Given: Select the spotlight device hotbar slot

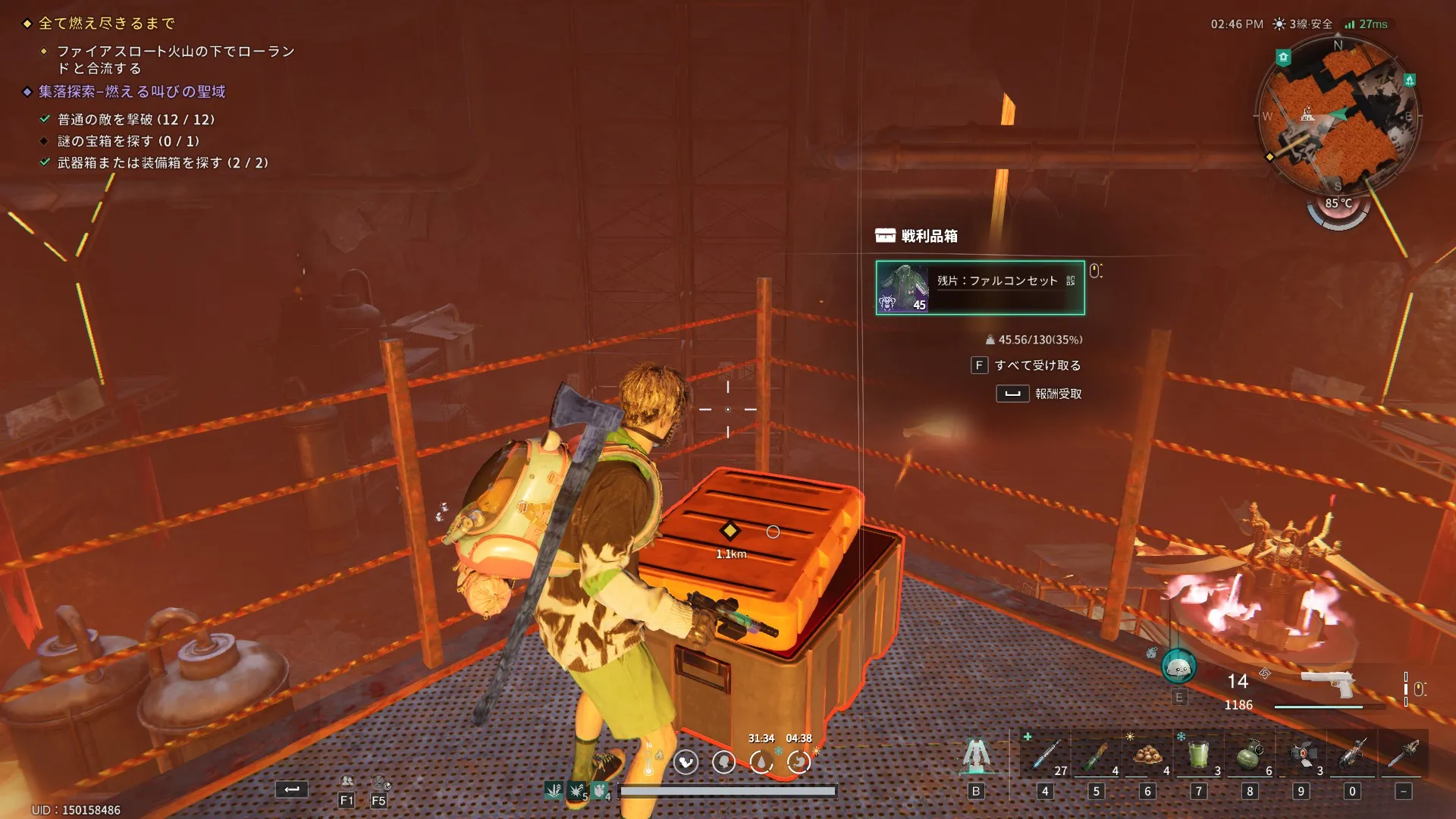Looking at the screenshot, I should (x=1301, y=755).
